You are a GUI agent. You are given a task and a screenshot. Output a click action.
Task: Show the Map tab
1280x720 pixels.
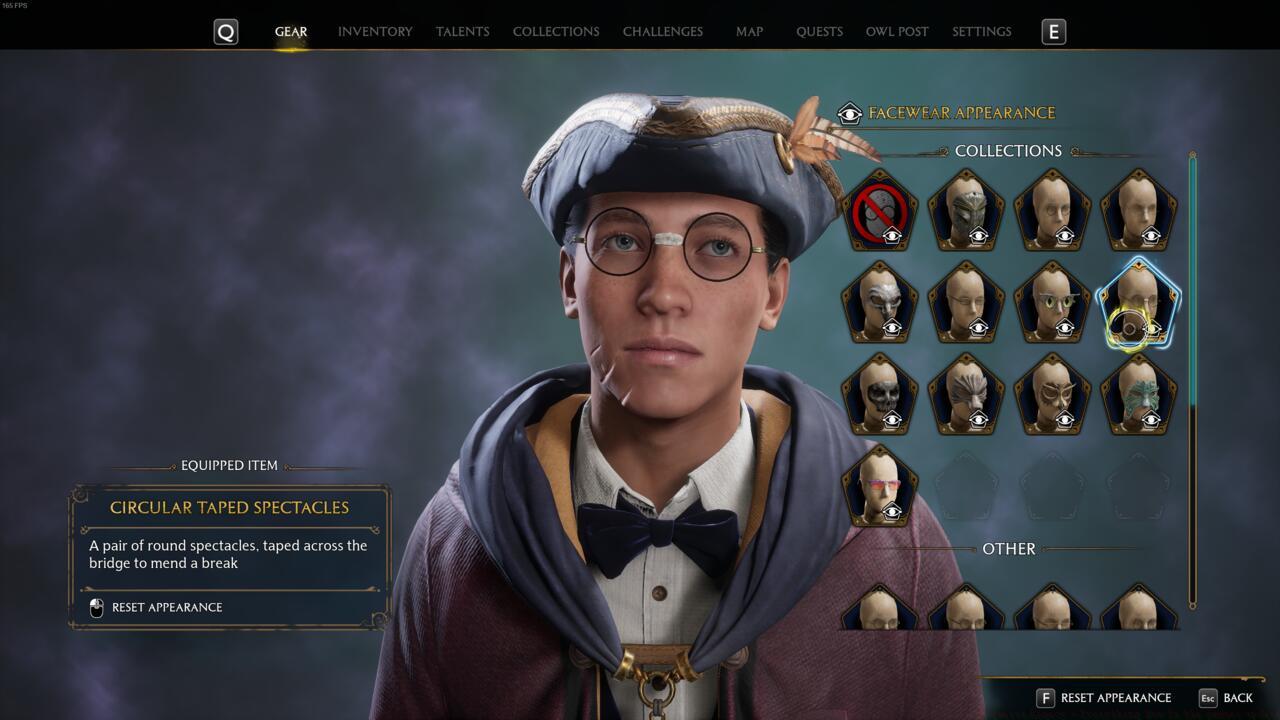[x=749, y=32]
